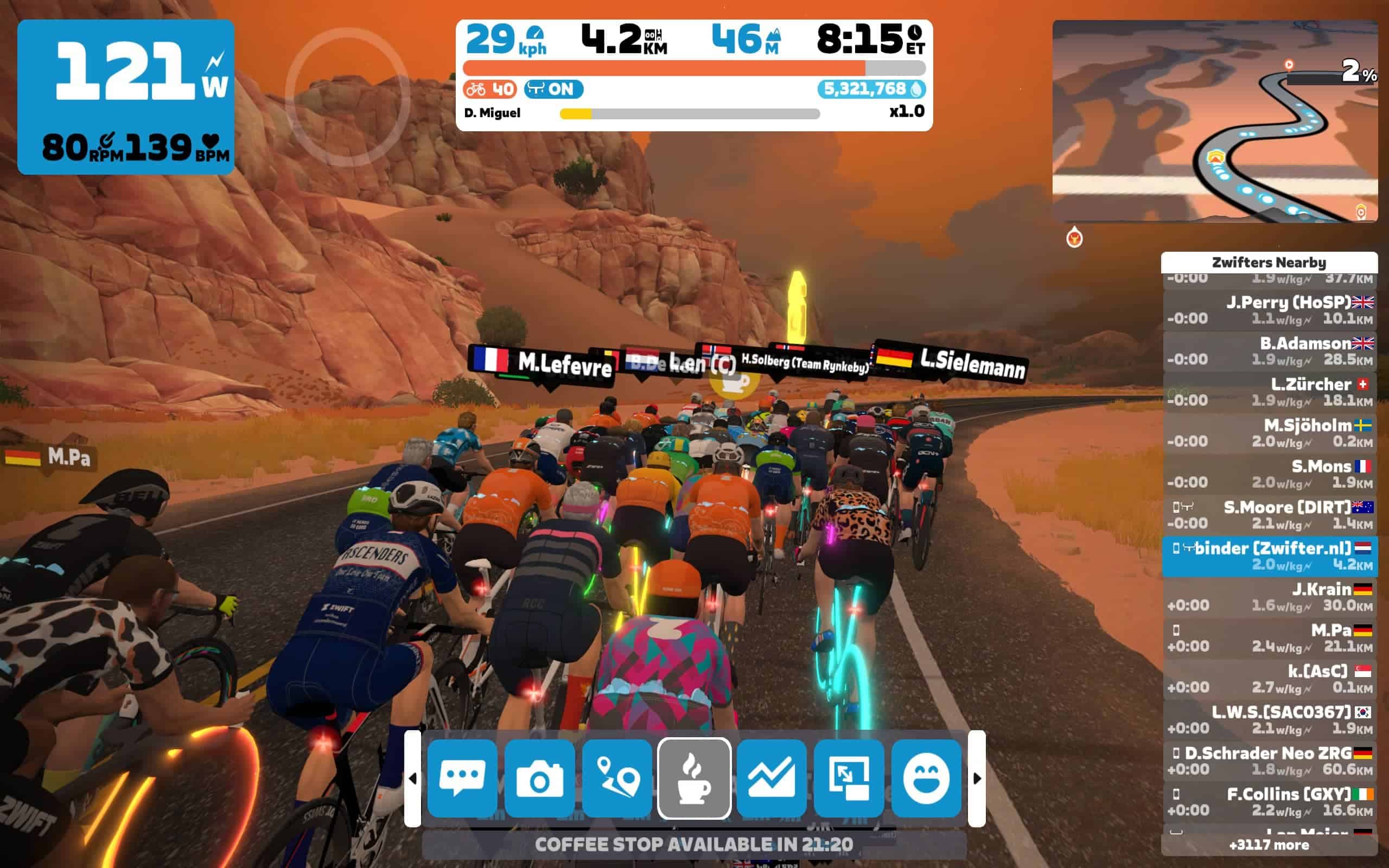Open the chat message button
This screenshot has height=868, width=1389.
point(462,778)
